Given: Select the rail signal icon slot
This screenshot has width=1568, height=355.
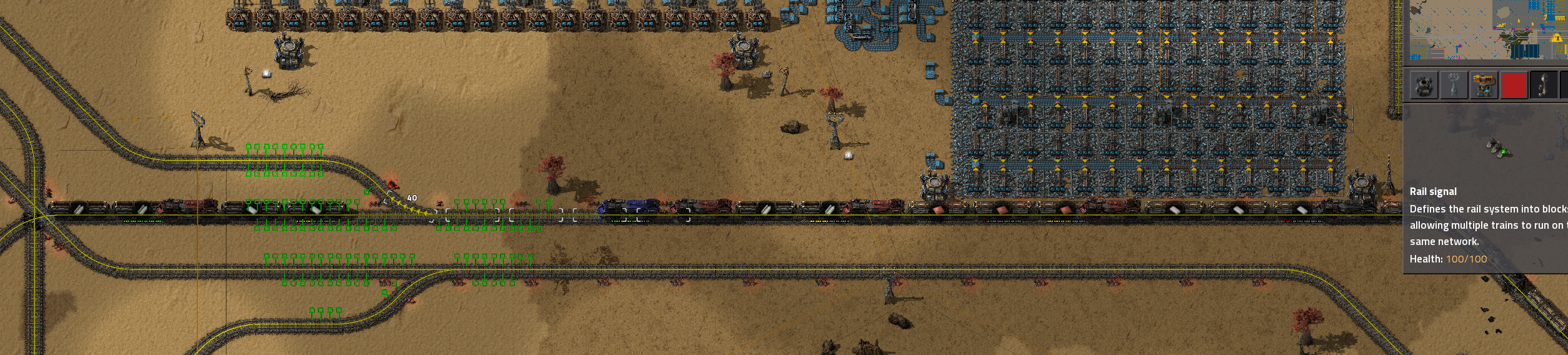Looking at the screenshot, I should (x=1544, y=85).
